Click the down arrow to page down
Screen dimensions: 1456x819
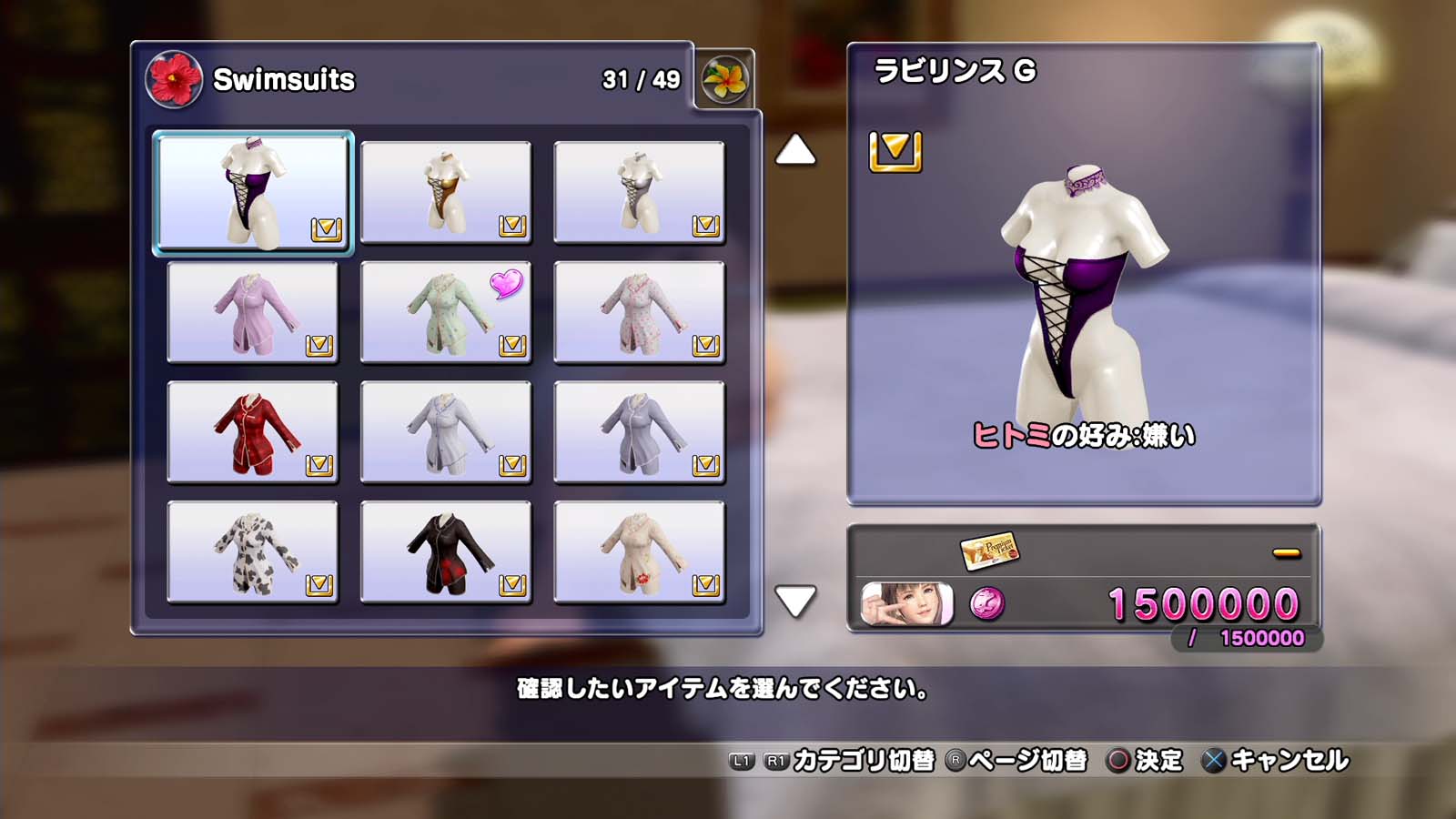point(795,601)
